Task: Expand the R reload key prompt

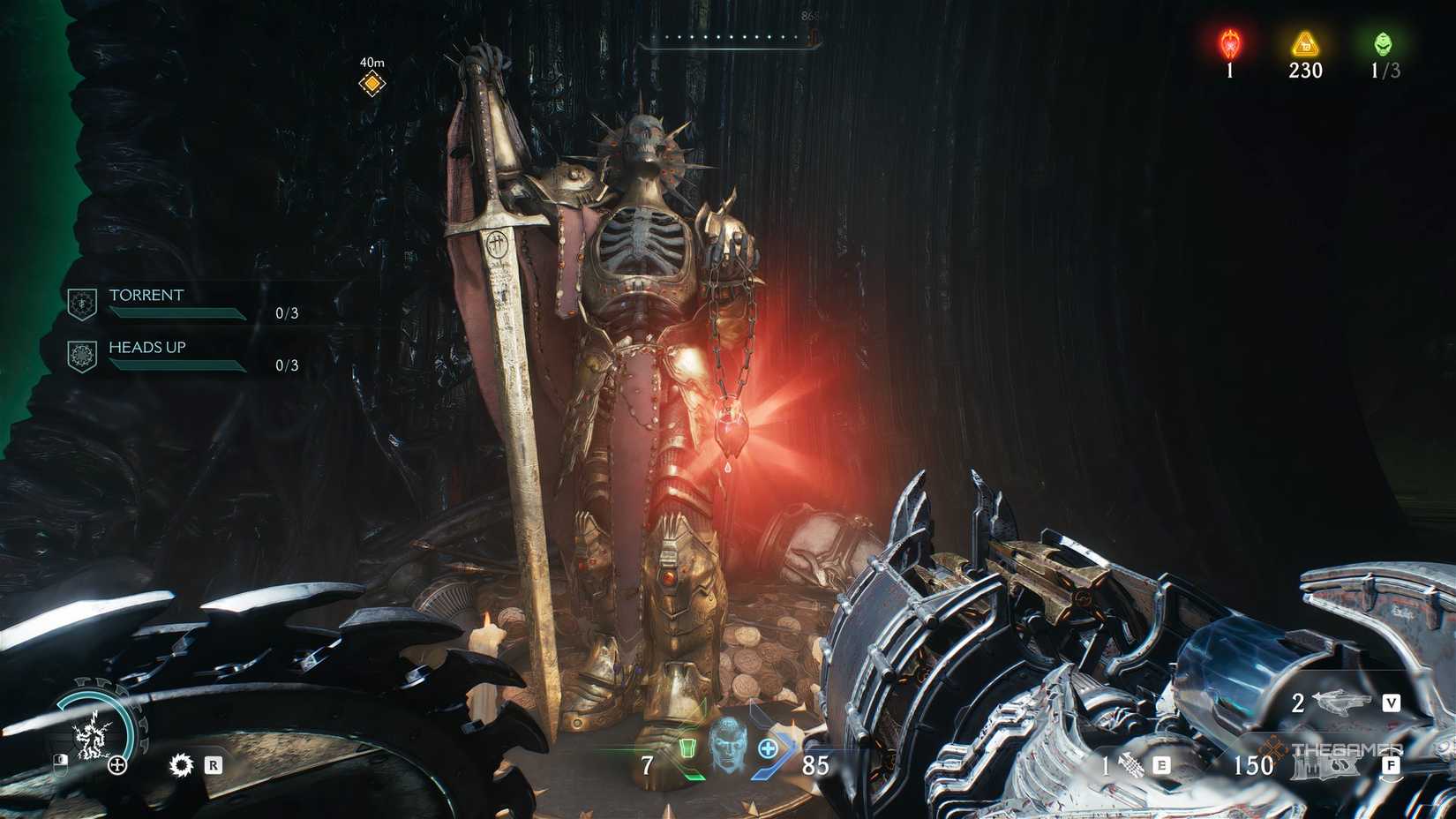Action: coord(214,764)
